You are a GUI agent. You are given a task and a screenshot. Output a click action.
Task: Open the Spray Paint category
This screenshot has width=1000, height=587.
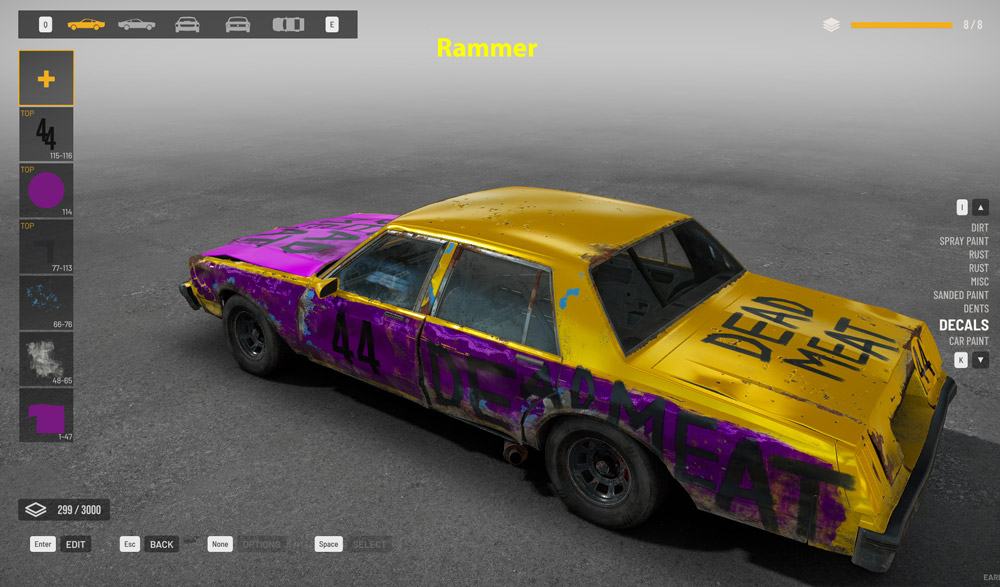(x=963, y=241)
